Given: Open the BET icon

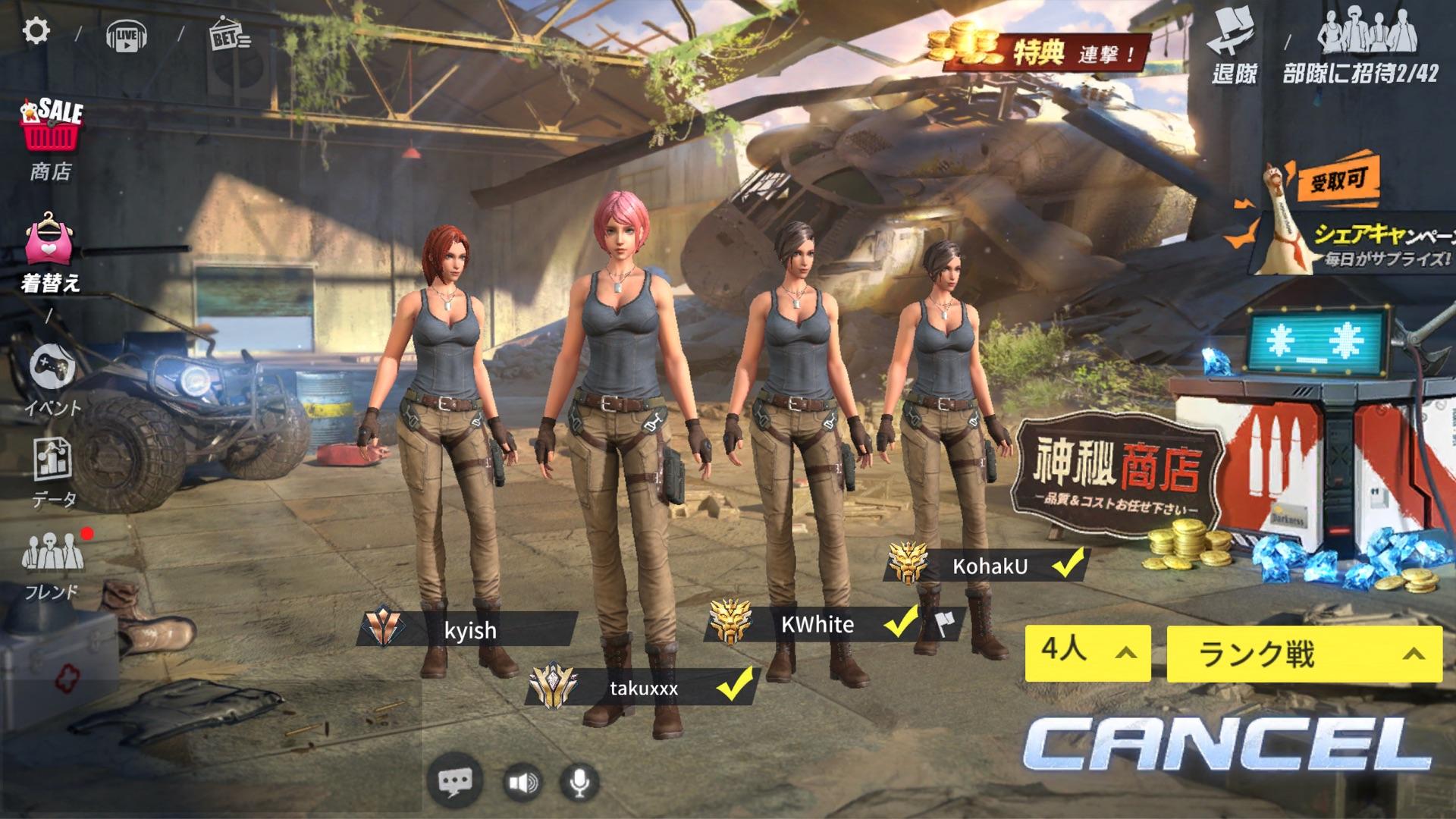Looking at the screenshot, I should [x=228, y=35].
